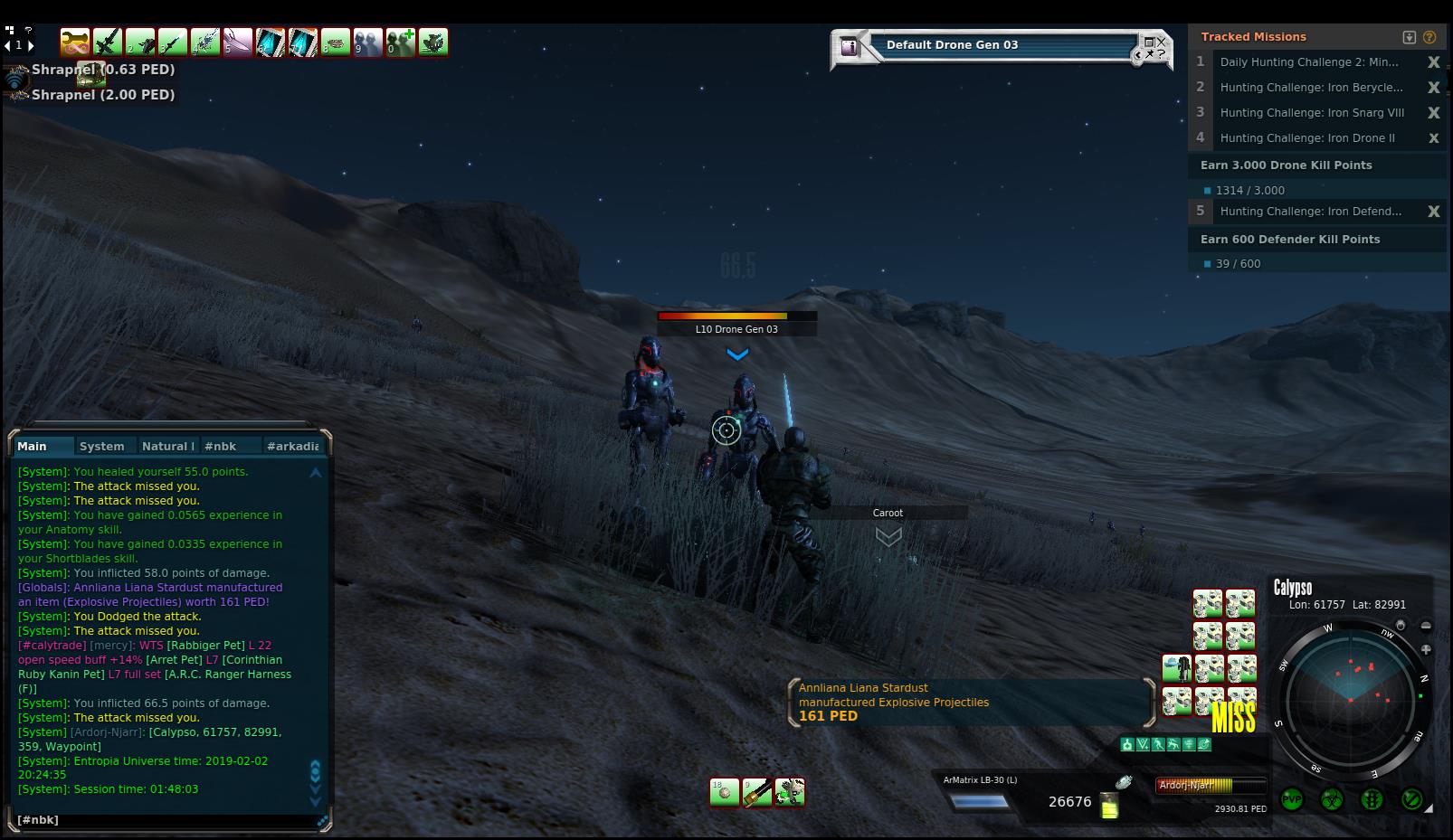
Task: Select the Natural chat tab
Action: 166,446
